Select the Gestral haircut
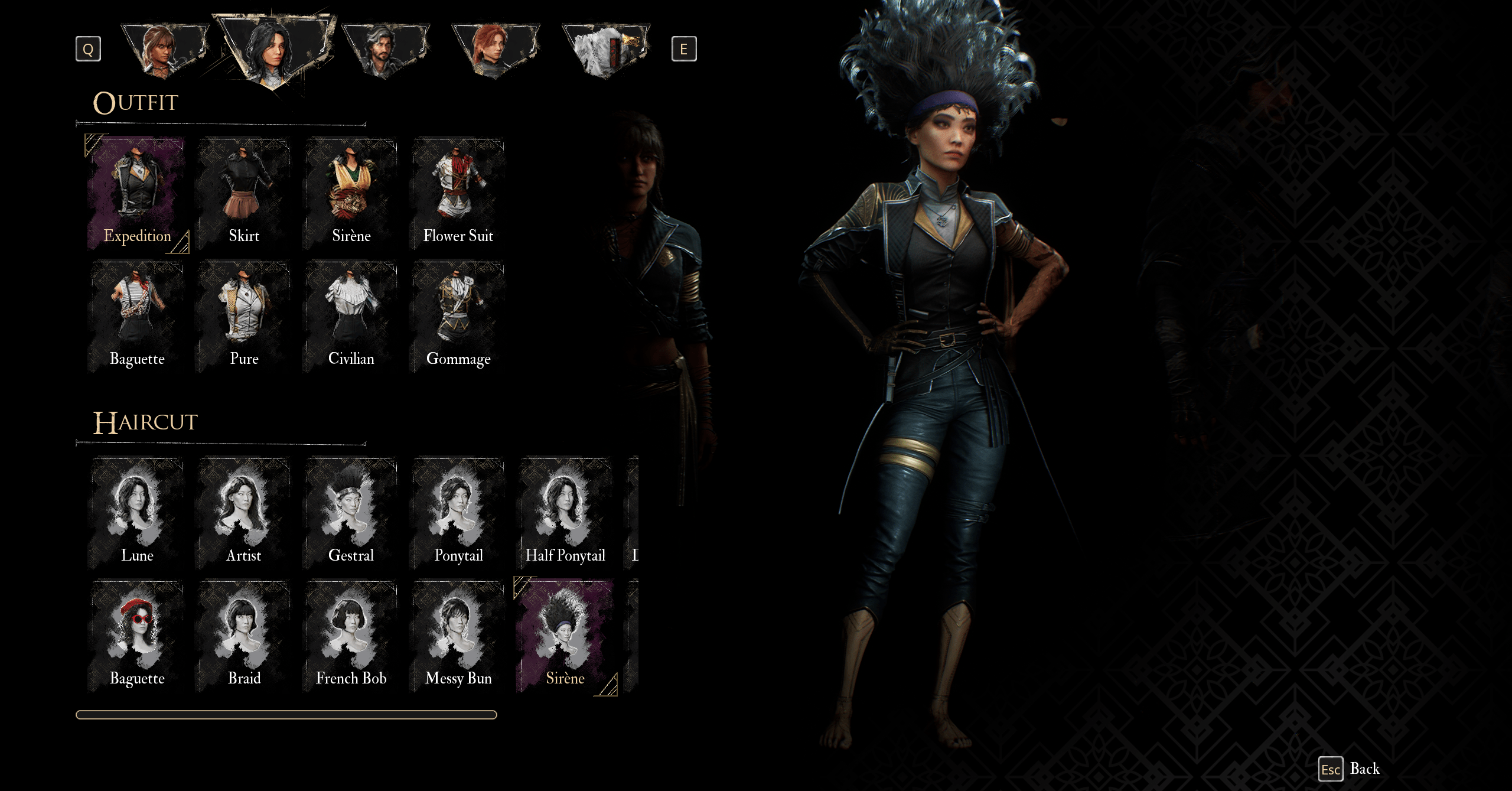Image resolution: width=1512 pixels, height=791 pixels. tap(351, 513)
